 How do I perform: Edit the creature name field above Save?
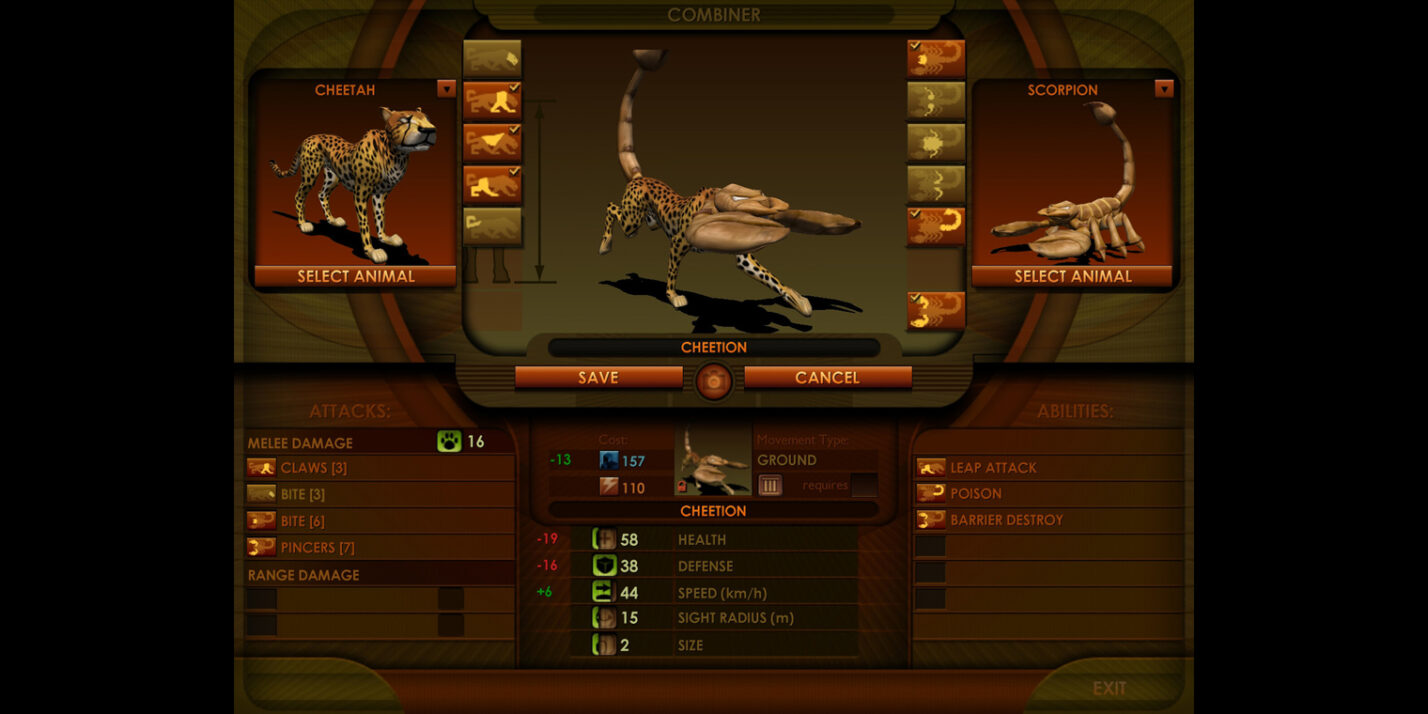[714, 348]
